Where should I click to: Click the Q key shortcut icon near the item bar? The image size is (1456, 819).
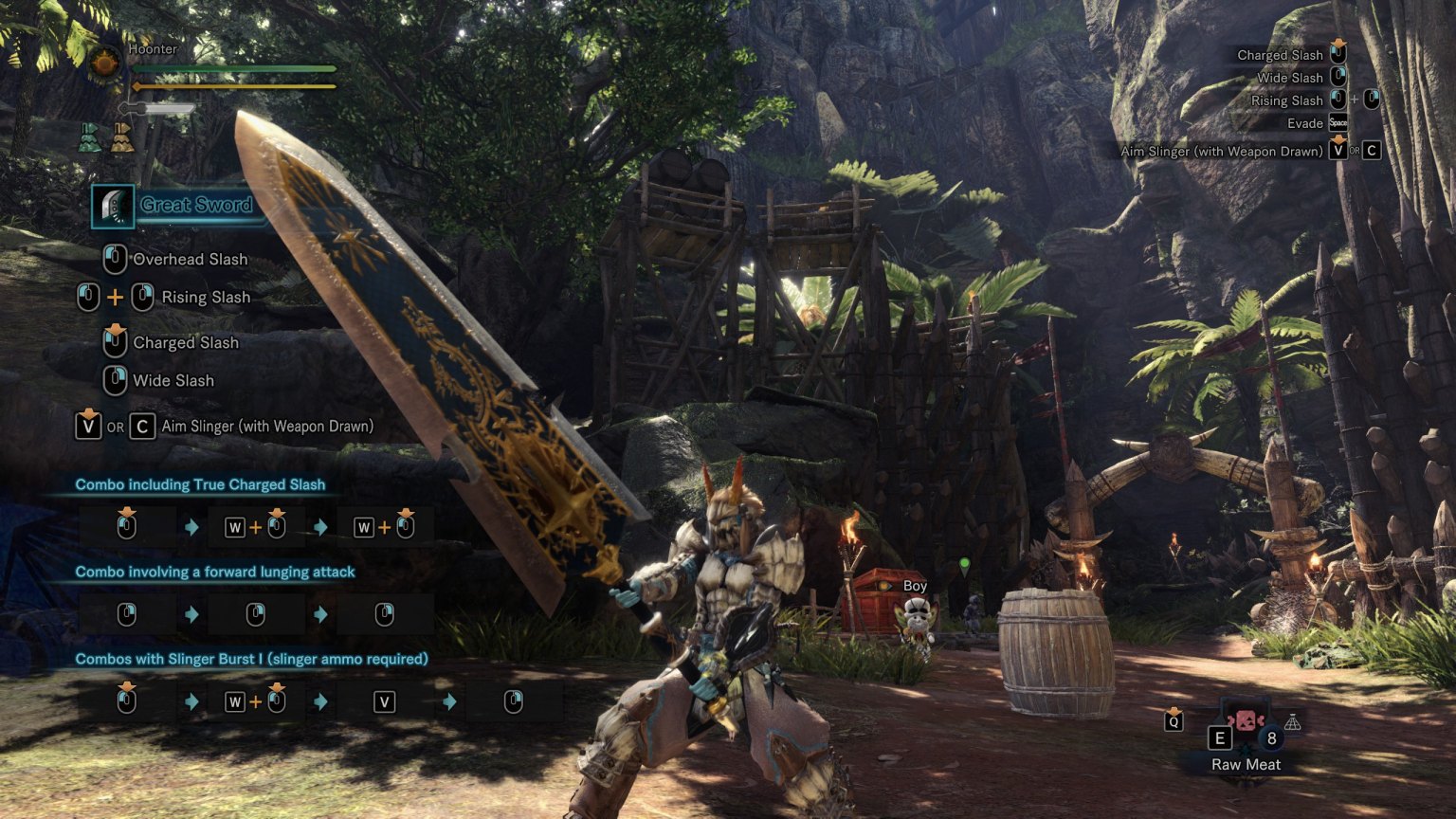pos(1173,720)
